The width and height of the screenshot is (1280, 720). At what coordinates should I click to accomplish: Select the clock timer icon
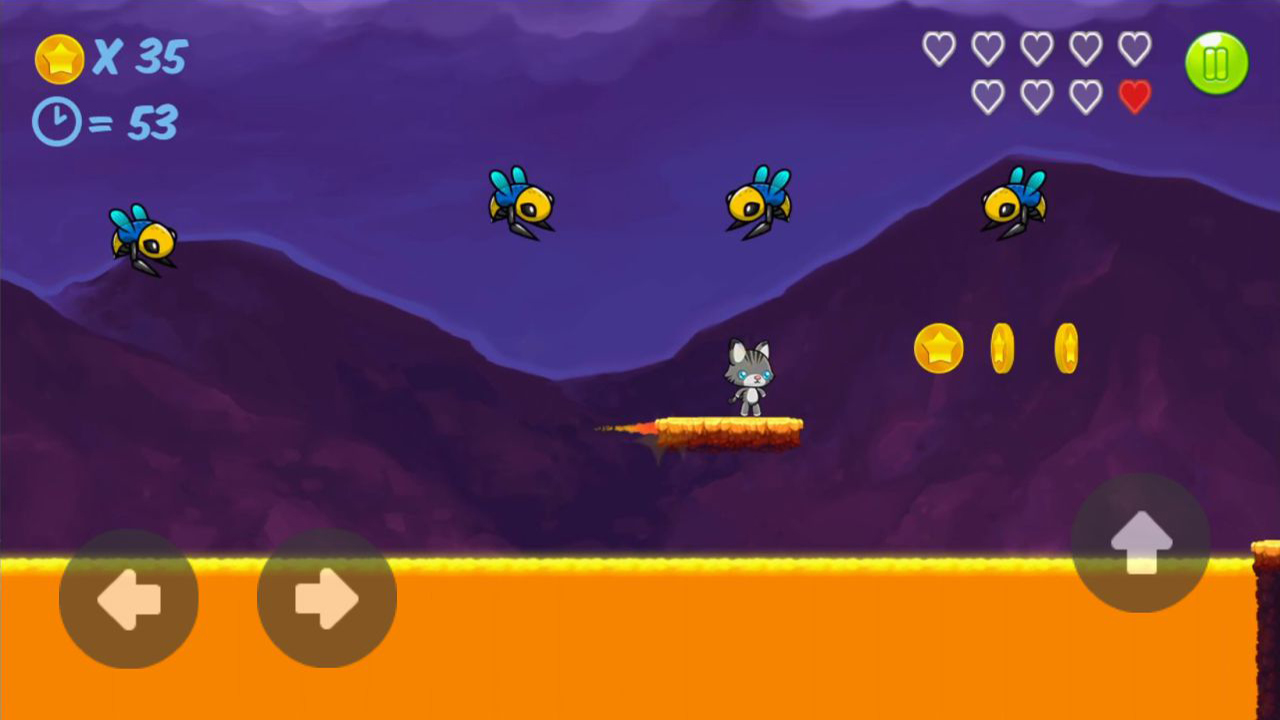[x=57, y=120]
